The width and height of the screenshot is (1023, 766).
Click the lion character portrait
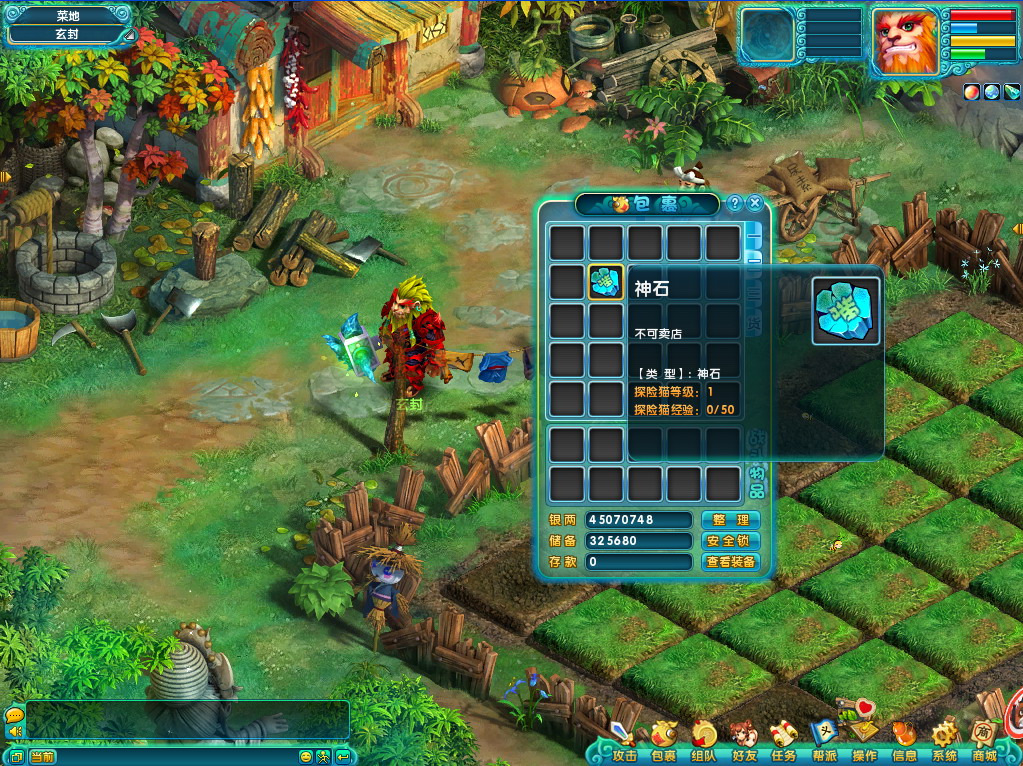[x=905, y=41]
